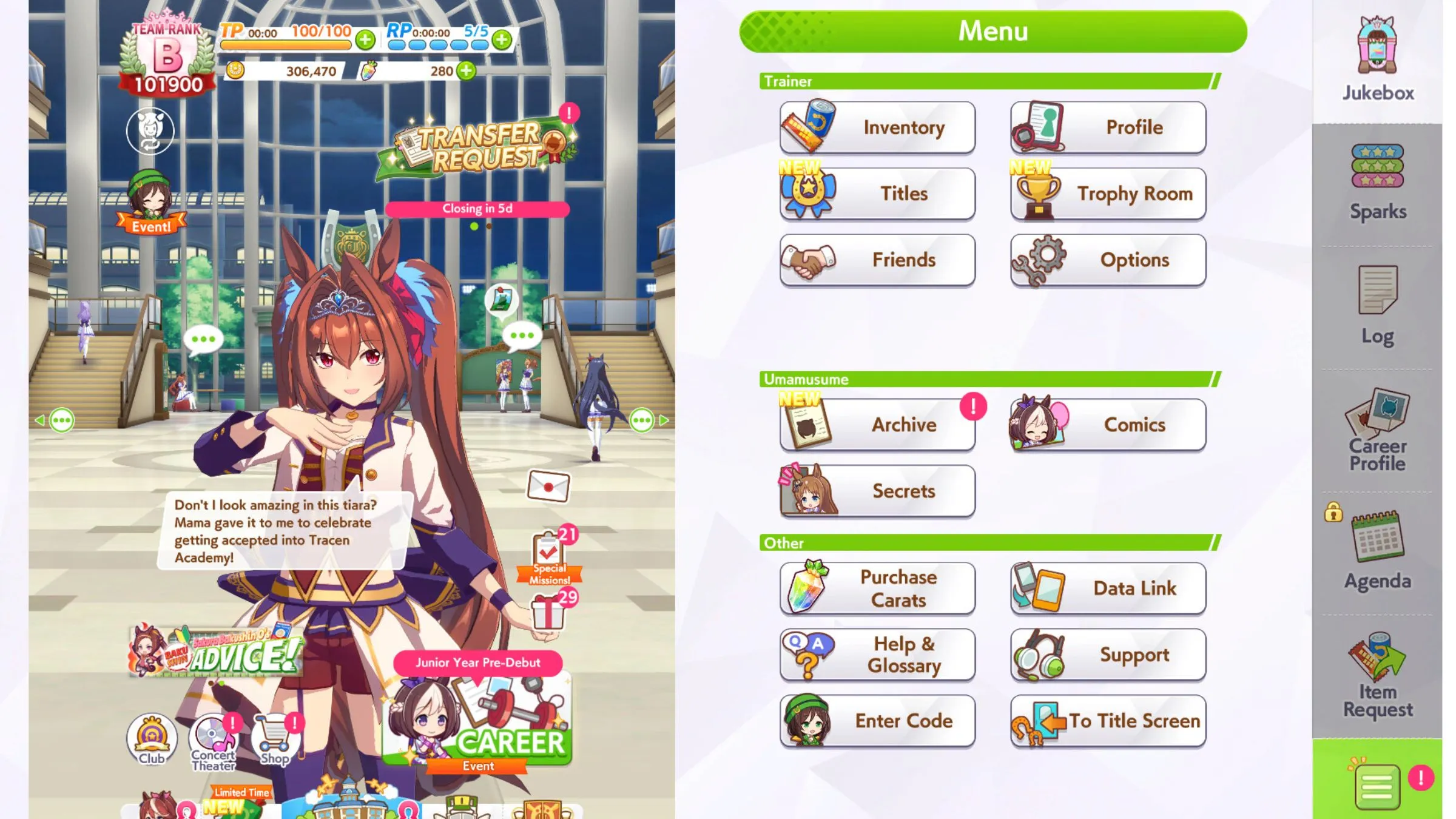Open the Inventory menu
1456x819 pixels.
[877, 127]
